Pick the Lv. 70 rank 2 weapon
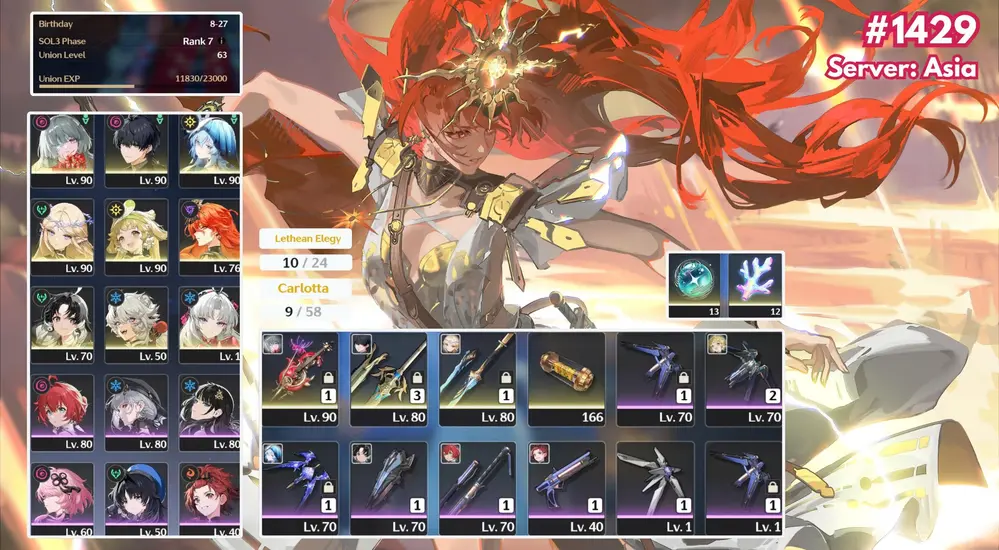Screen dimensions: 999x550 pos(743,377)
